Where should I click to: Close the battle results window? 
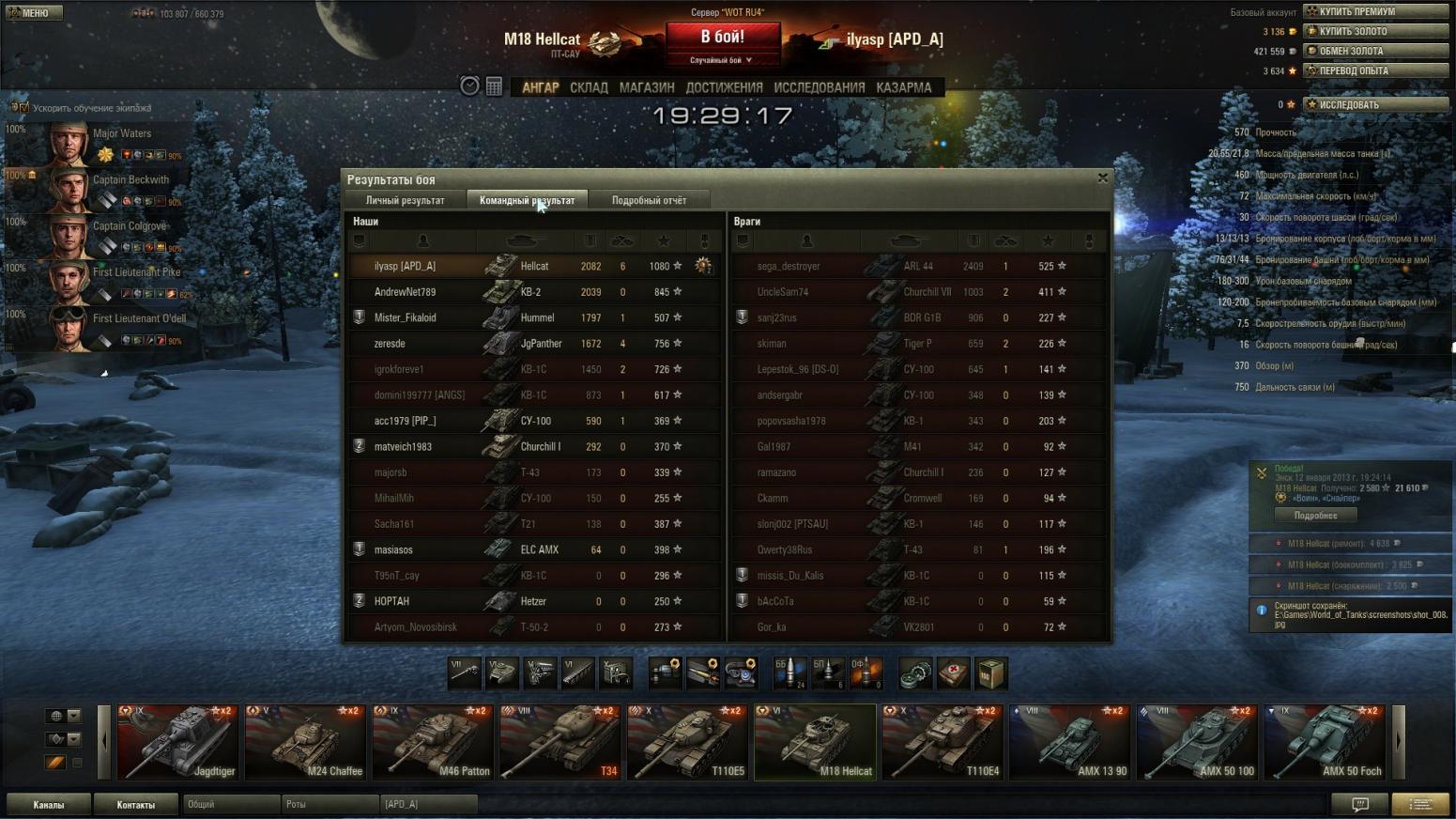[1103, 178]
